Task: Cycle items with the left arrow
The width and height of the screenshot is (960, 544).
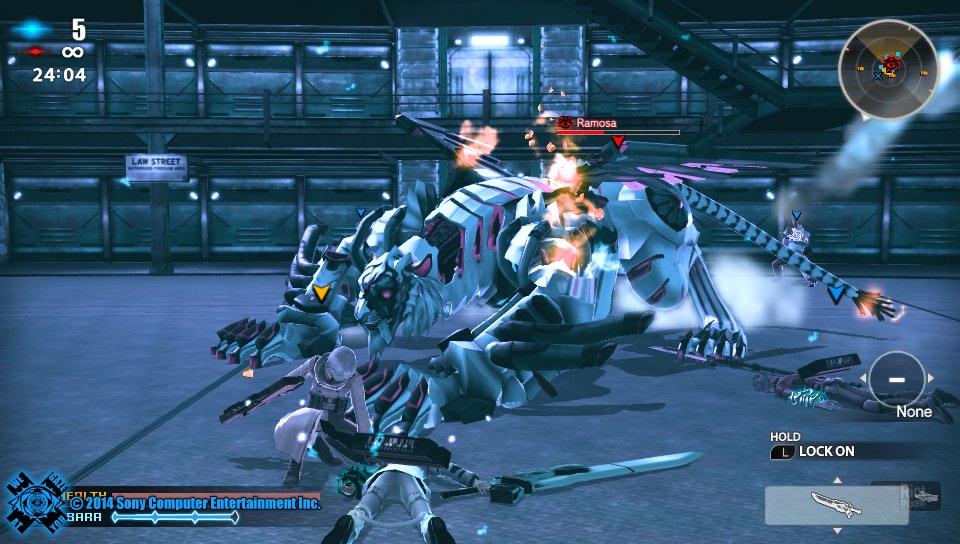Action: click(861, 379)
